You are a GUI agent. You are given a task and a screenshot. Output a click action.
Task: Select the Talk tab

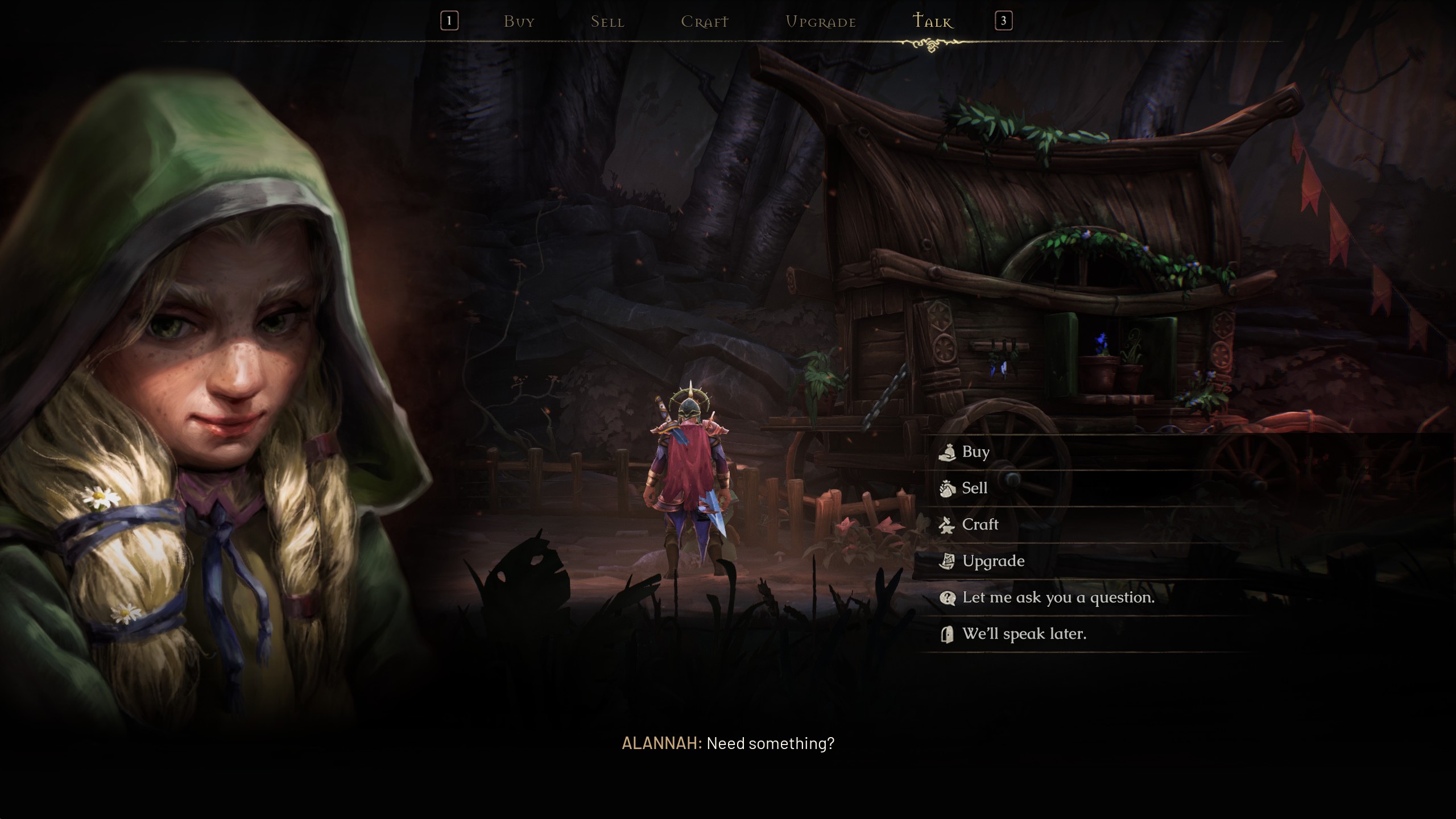(x=932, y=22)
